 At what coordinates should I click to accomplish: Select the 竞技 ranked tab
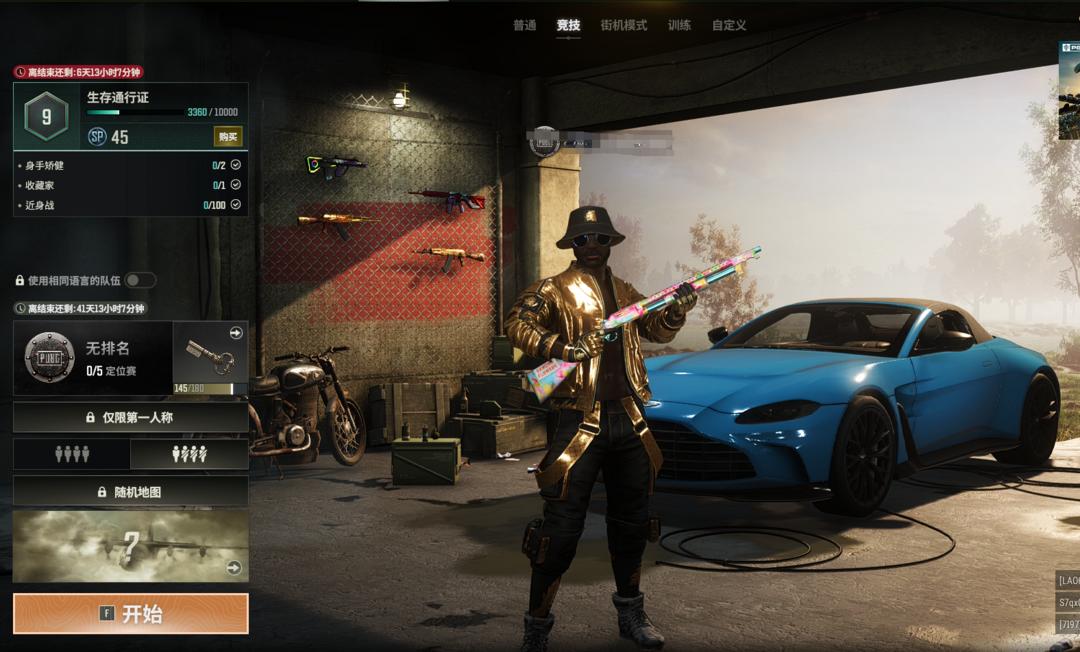[x=568, y=25]
